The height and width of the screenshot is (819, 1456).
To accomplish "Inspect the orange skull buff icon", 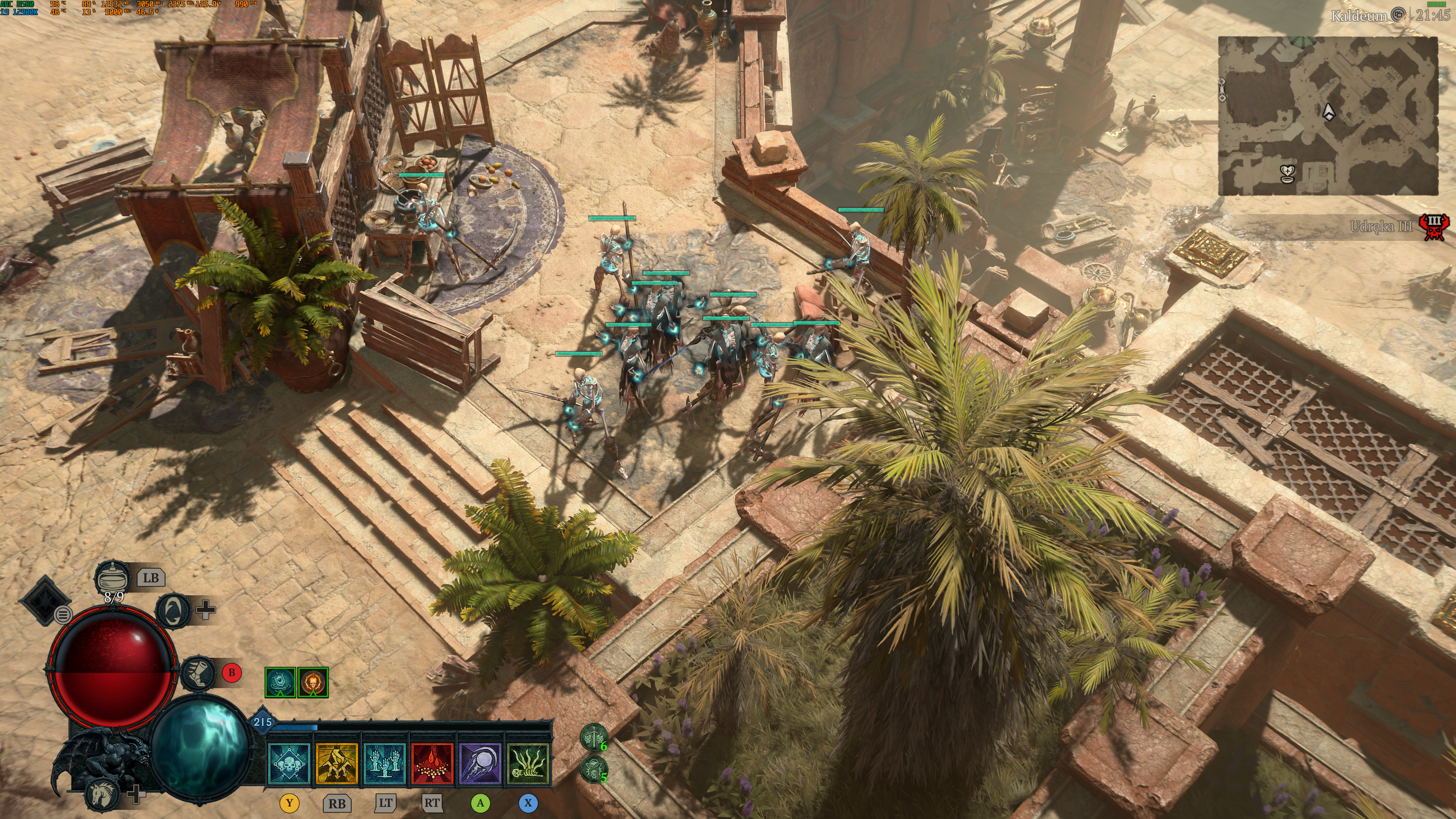I will (x=312, y=682).
